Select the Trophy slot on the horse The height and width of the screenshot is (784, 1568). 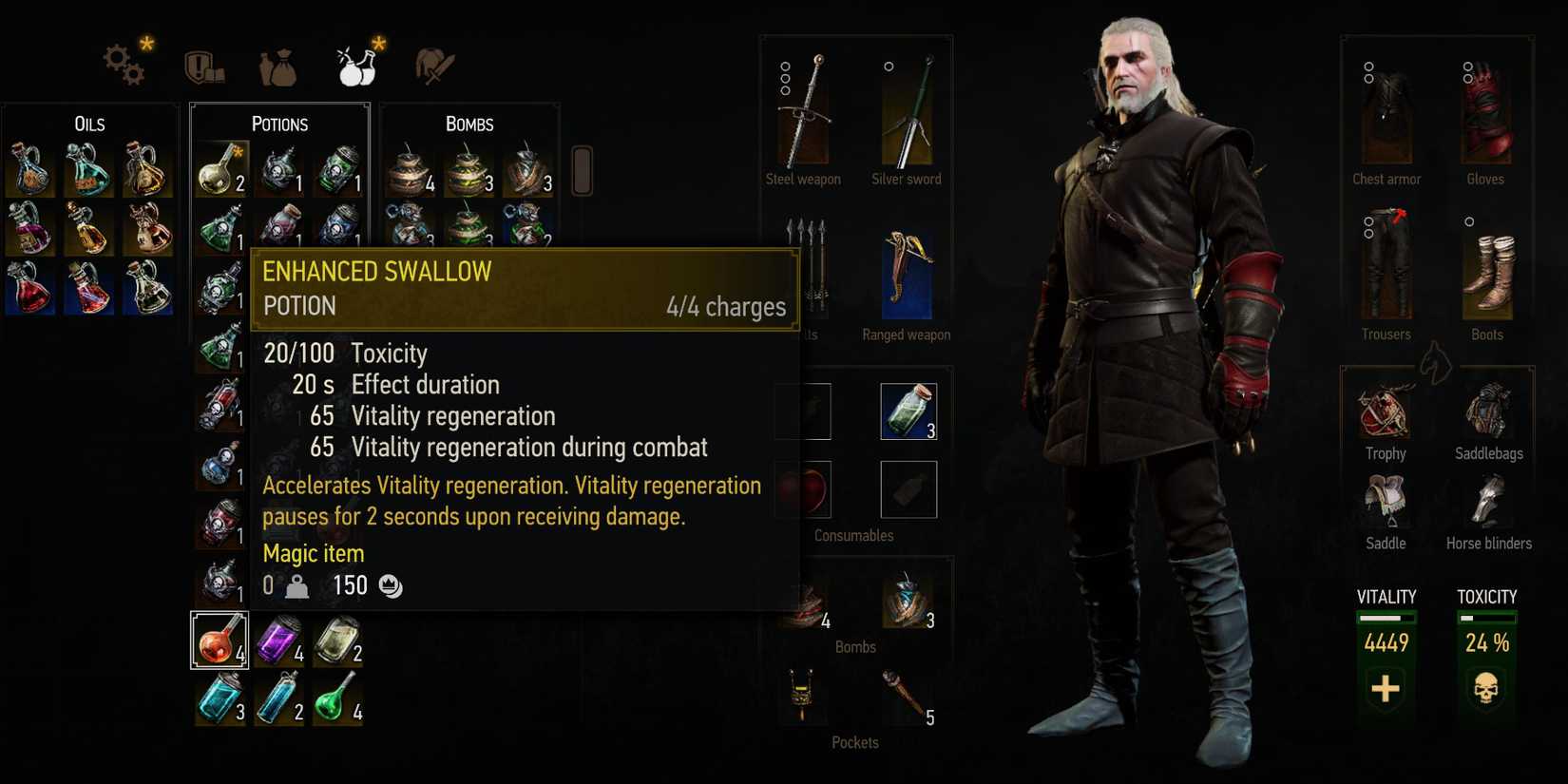1384,413
